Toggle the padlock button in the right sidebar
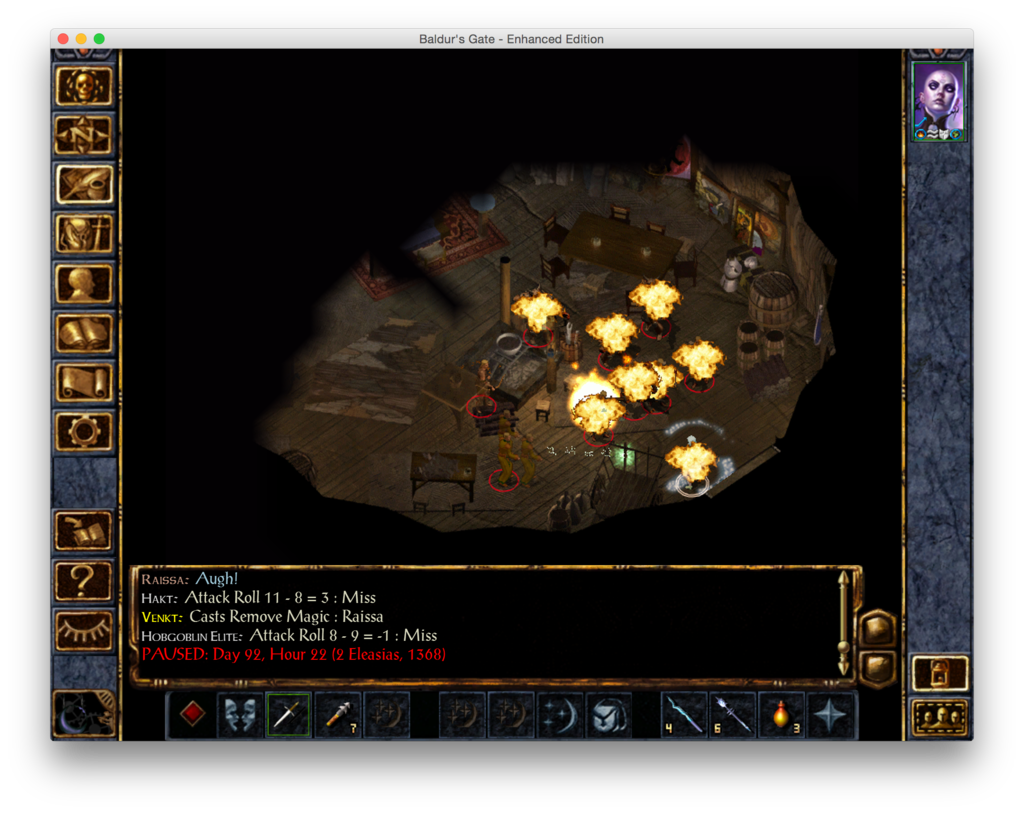Viewport: 1024px width, 813px height. [939, 673]
